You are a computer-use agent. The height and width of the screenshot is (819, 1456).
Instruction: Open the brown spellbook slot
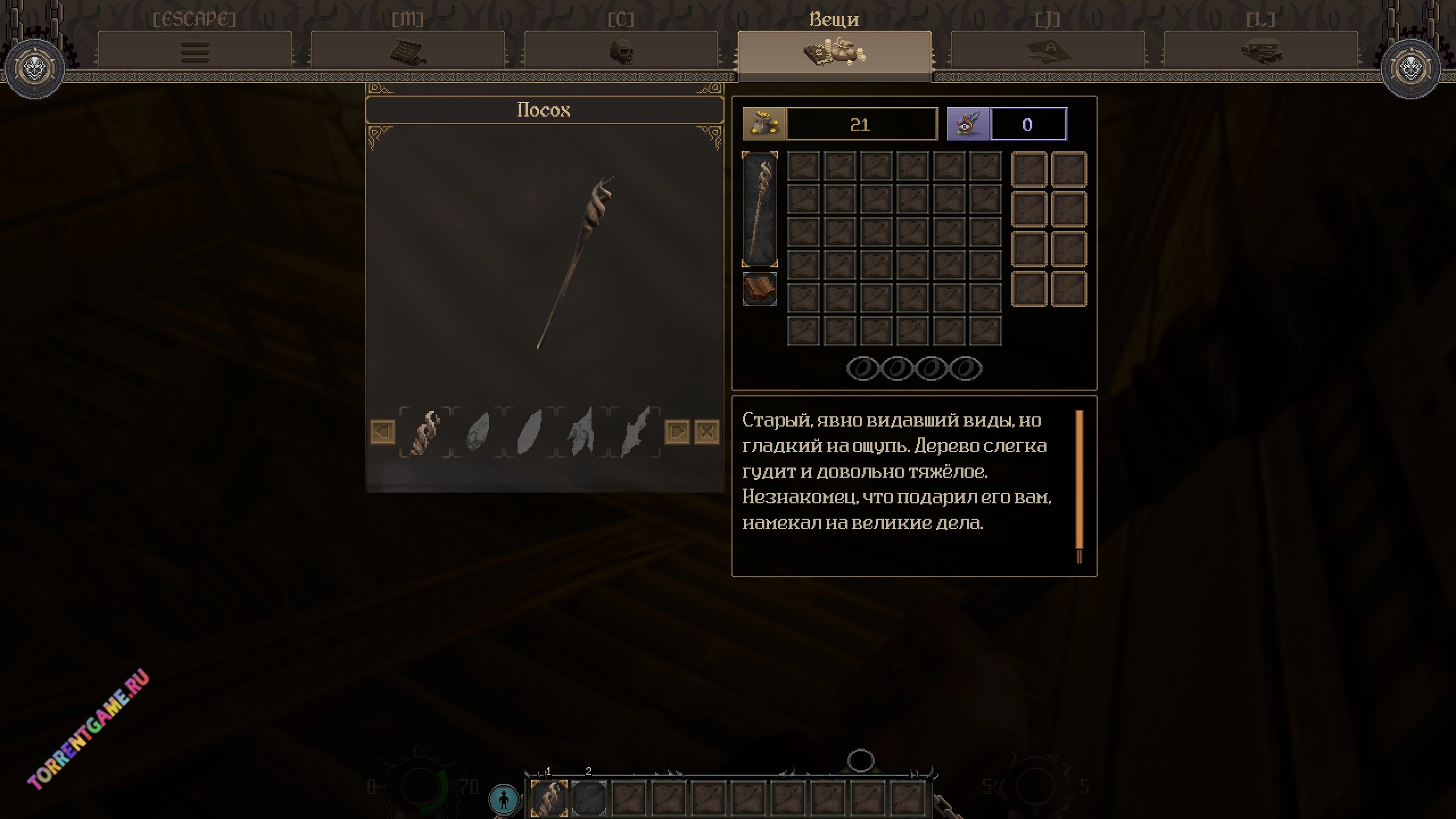[x=760, y=289]
